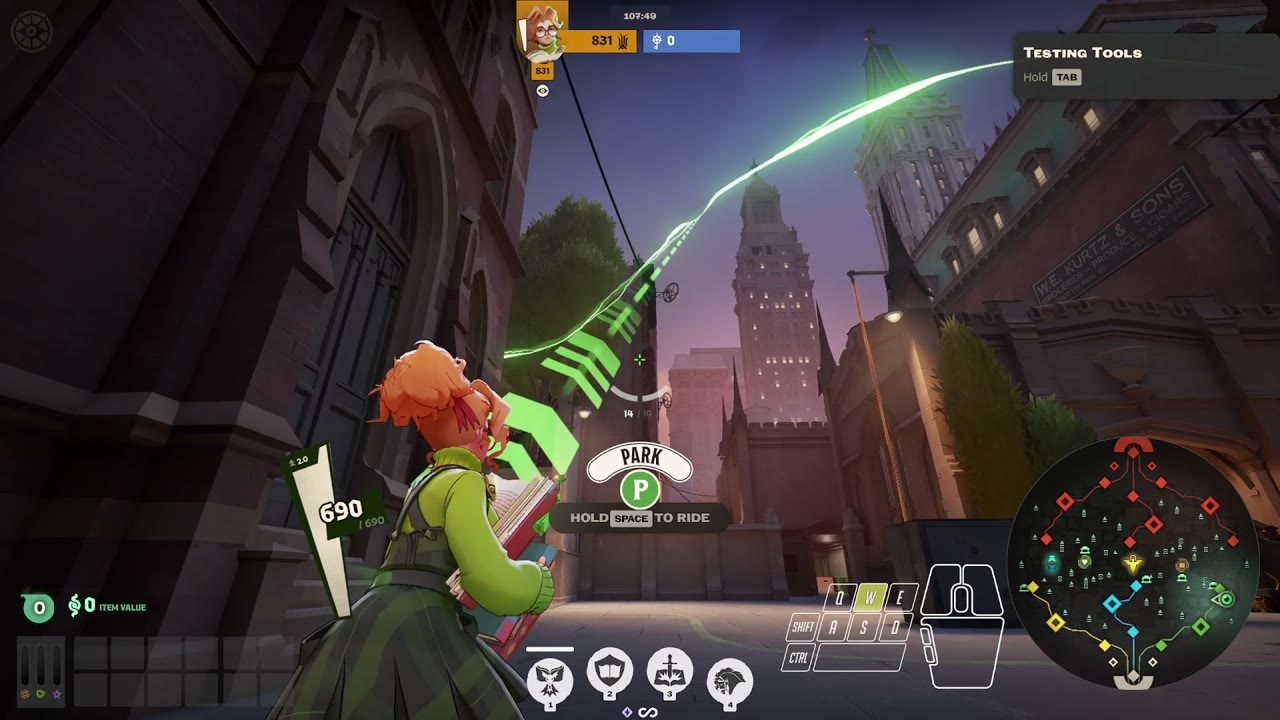Click the HOLD SPACE TO RIDE prompt
This screenshot has width=1280, height=720.
(x=639, y=518)
